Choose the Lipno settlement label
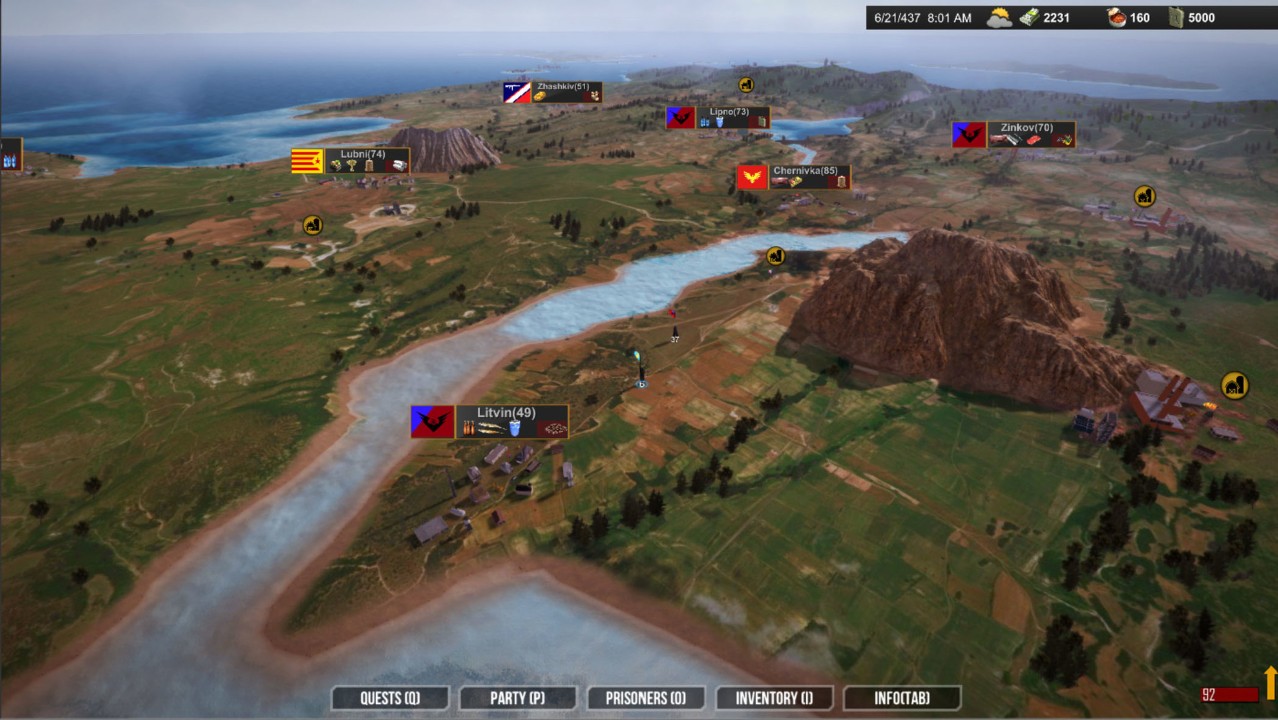Viewport: 1278px width, 720px height. (729, 112)
